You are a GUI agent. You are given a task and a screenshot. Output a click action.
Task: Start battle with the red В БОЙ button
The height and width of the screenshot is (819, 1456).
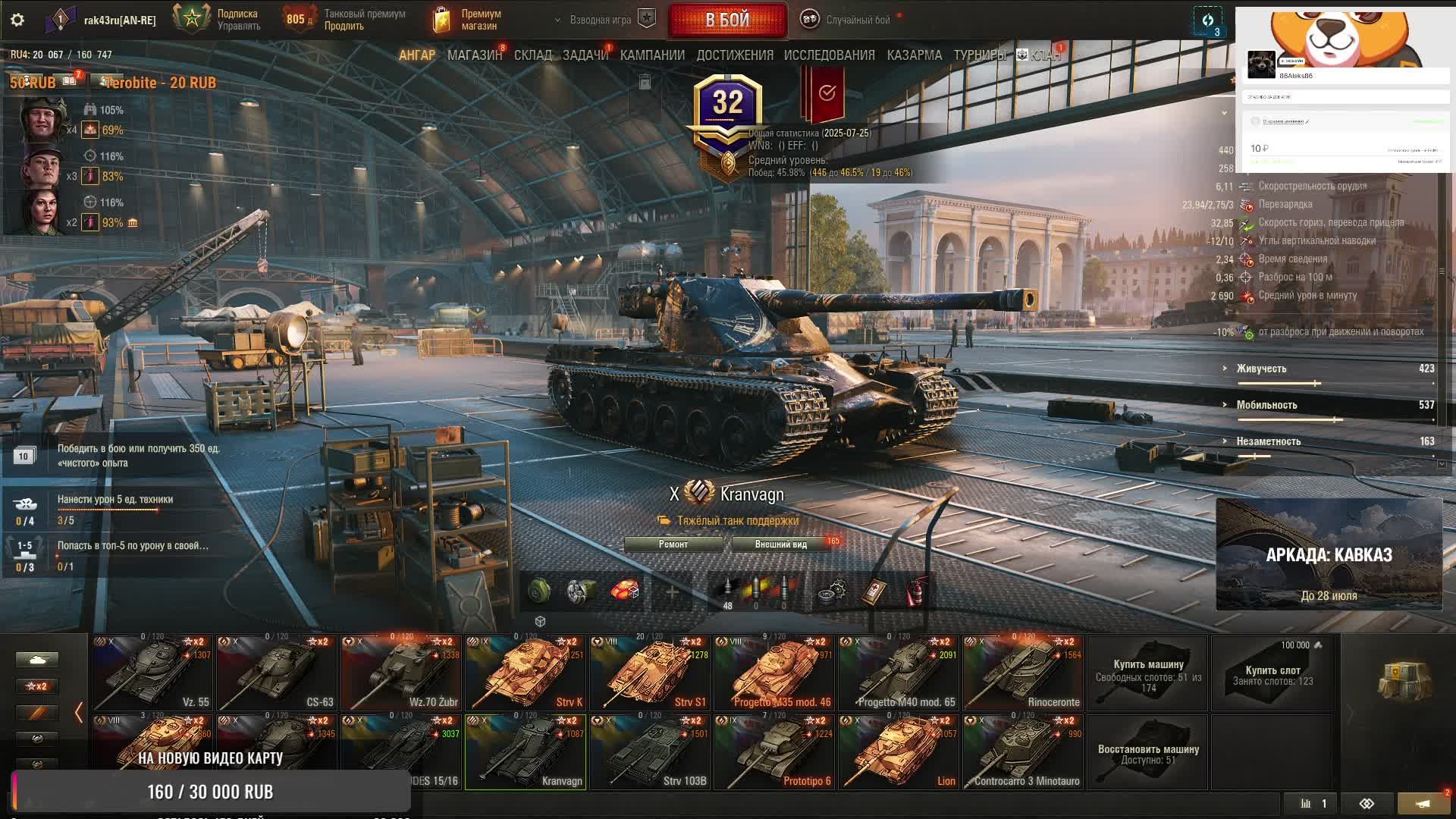tap(727, 20)
